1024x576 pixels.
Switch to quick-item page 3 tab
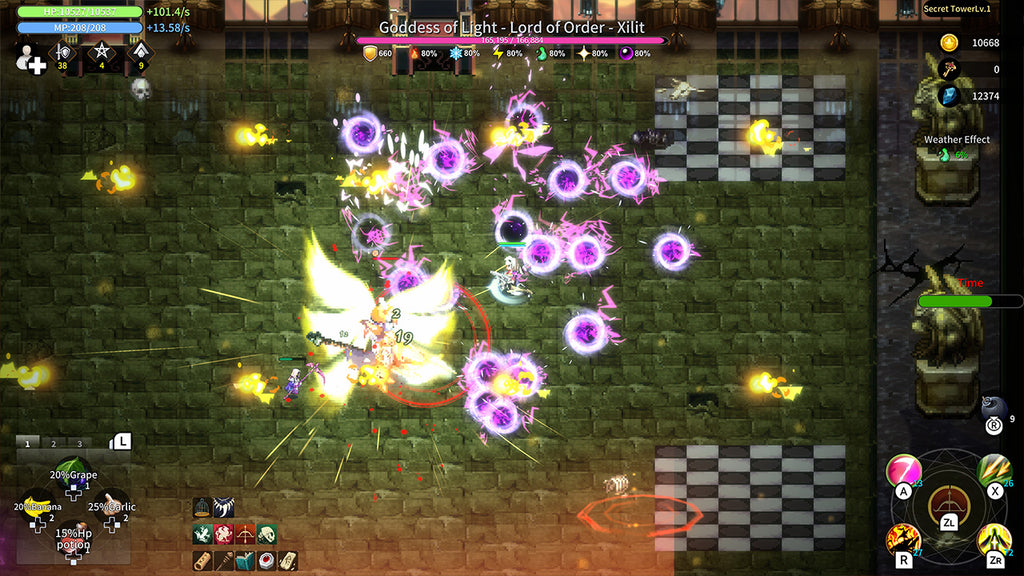tap(78, 442)
